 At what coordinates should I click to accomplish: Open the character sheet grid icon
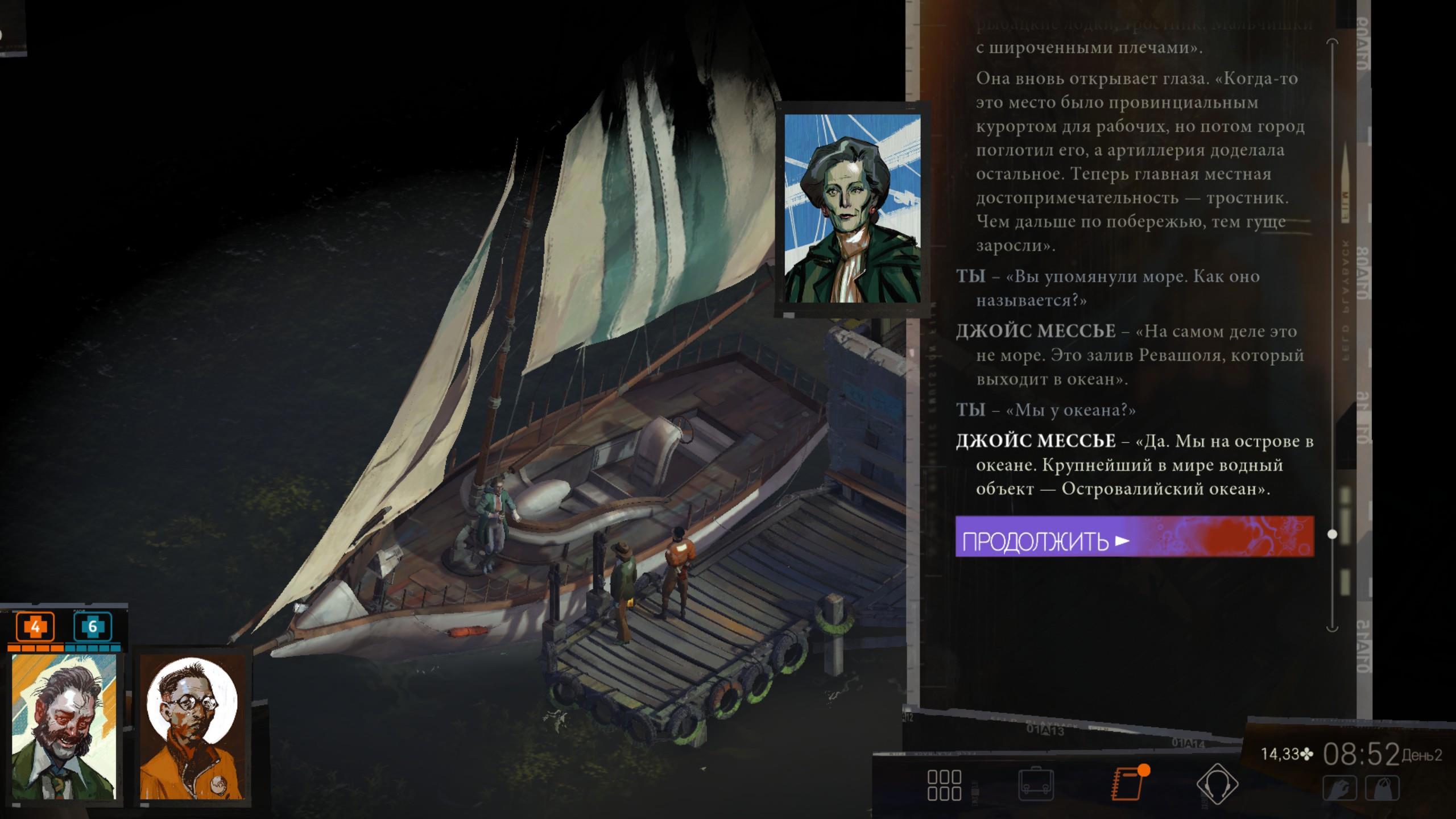point(944,785)
